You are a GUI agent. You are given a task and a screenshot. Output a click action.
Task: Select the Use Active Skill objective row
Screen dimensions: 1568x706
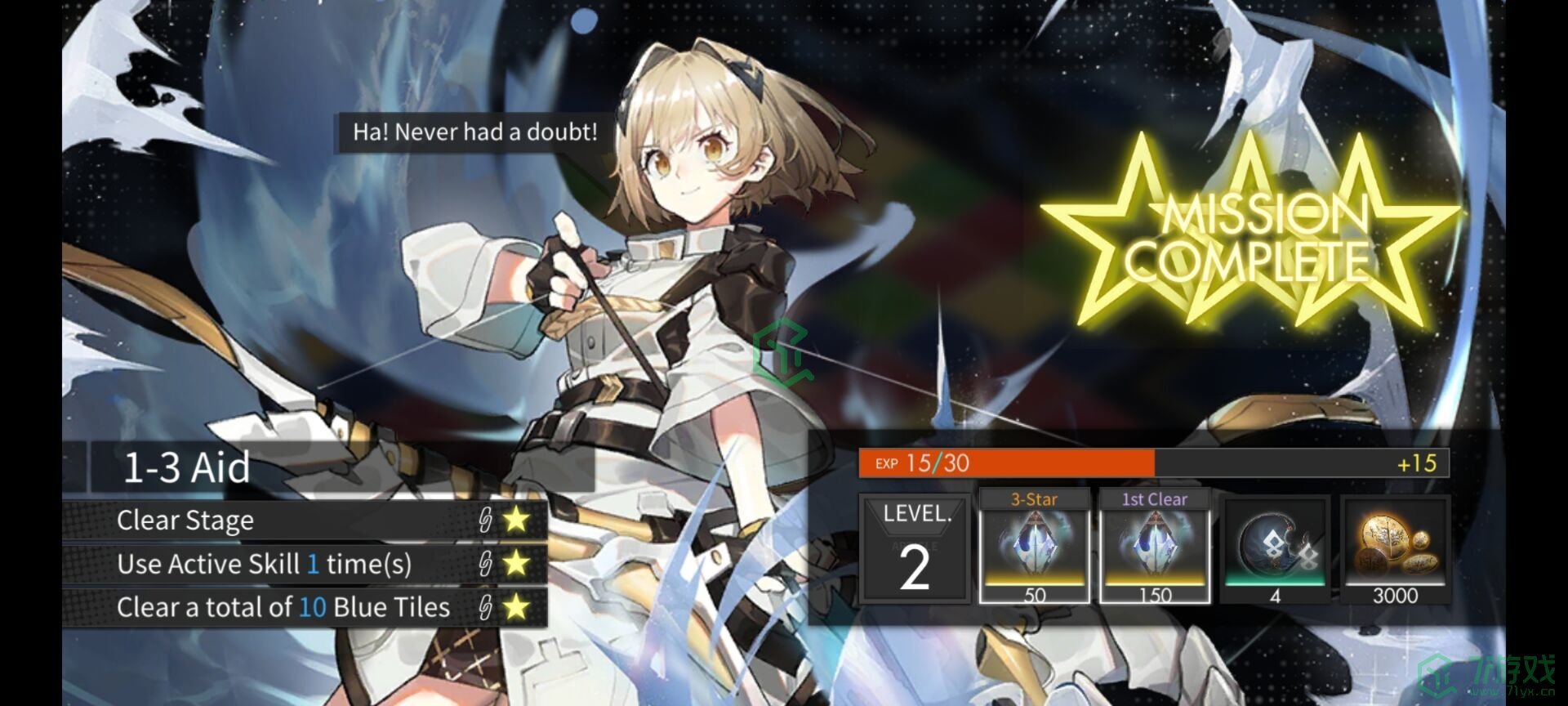tap(305, 564)
